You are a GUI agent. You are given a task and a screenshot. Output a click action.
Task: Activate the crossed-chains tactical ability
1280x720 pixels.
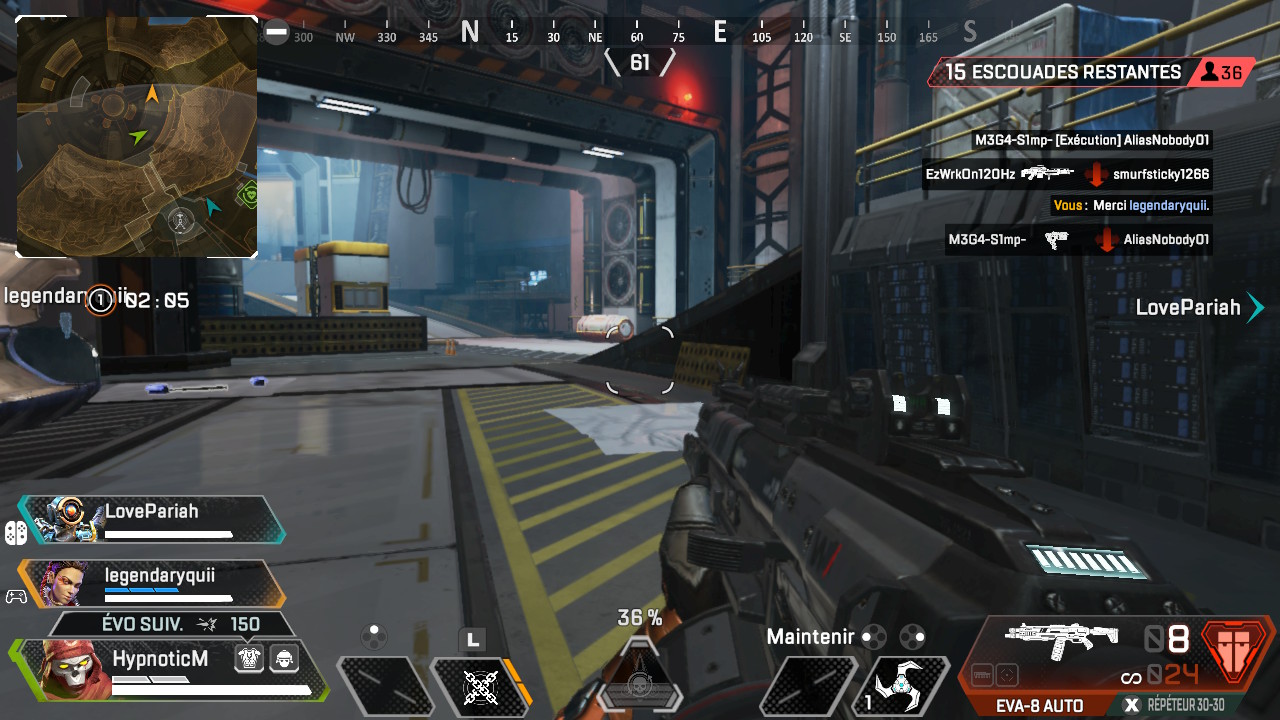(x=482, y=686)
